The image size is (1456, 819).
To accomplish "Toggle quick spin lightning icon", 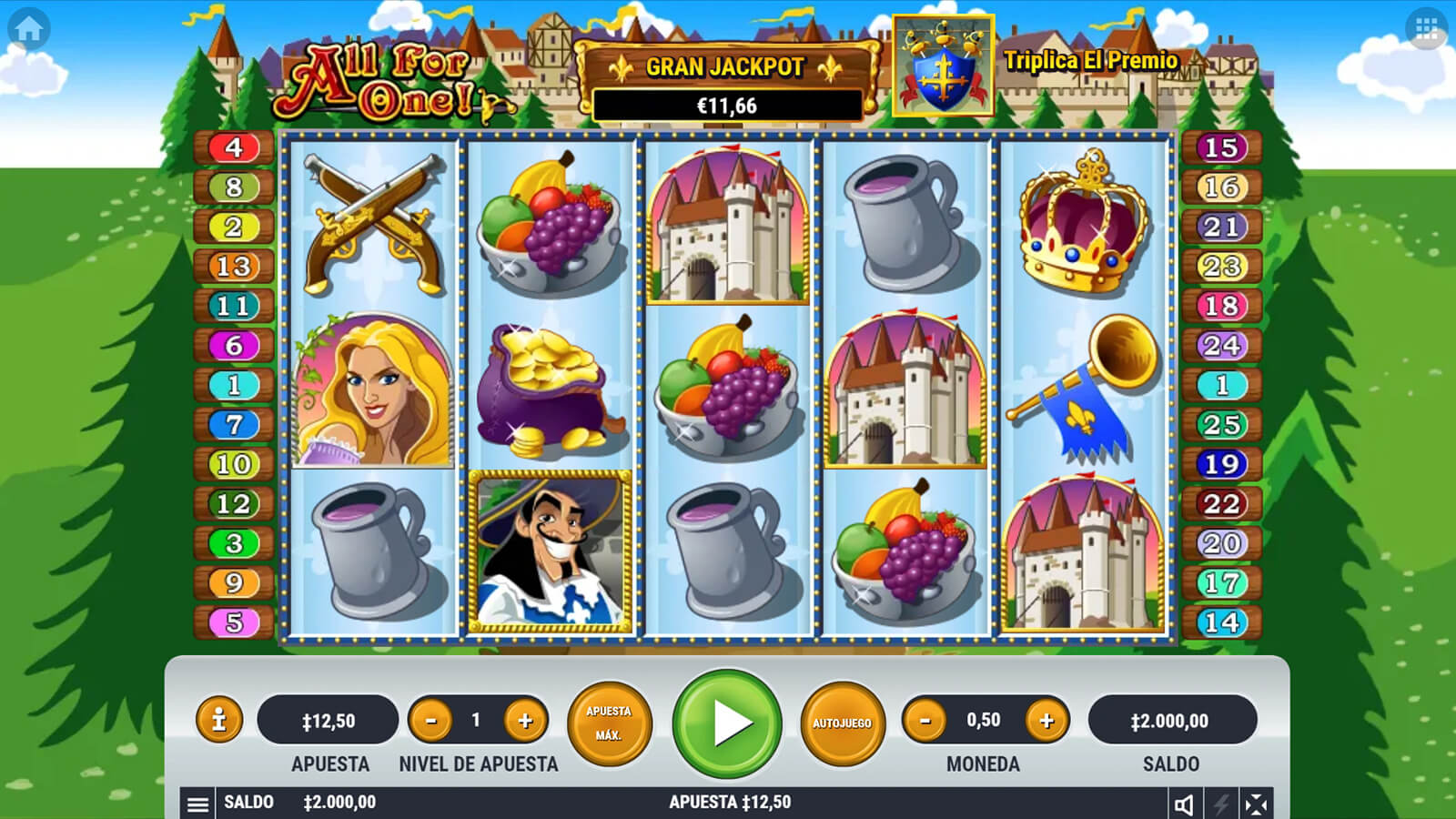I will click(x=1220, y=804).
